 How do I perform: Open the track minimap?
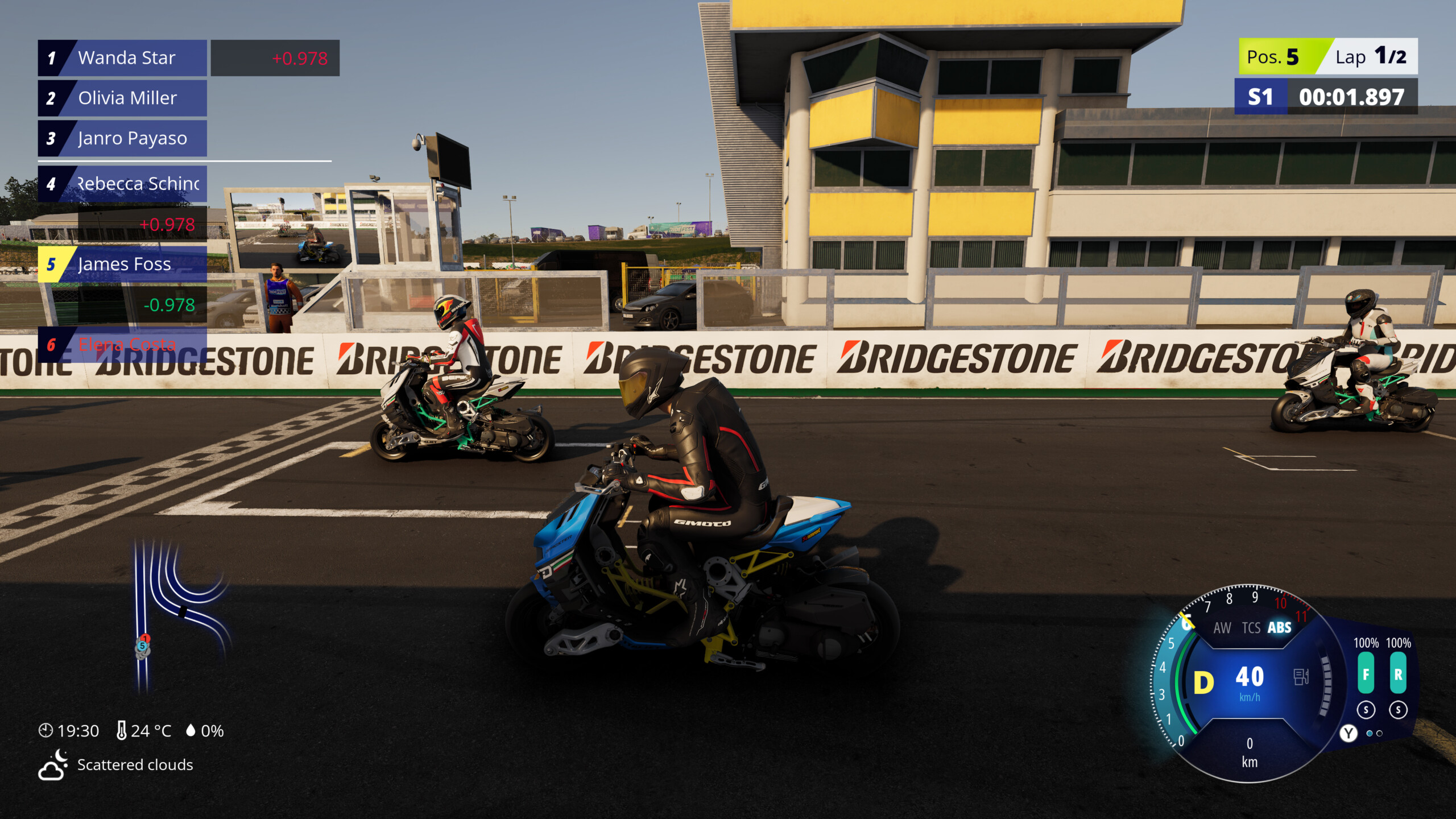coord(176,614)
